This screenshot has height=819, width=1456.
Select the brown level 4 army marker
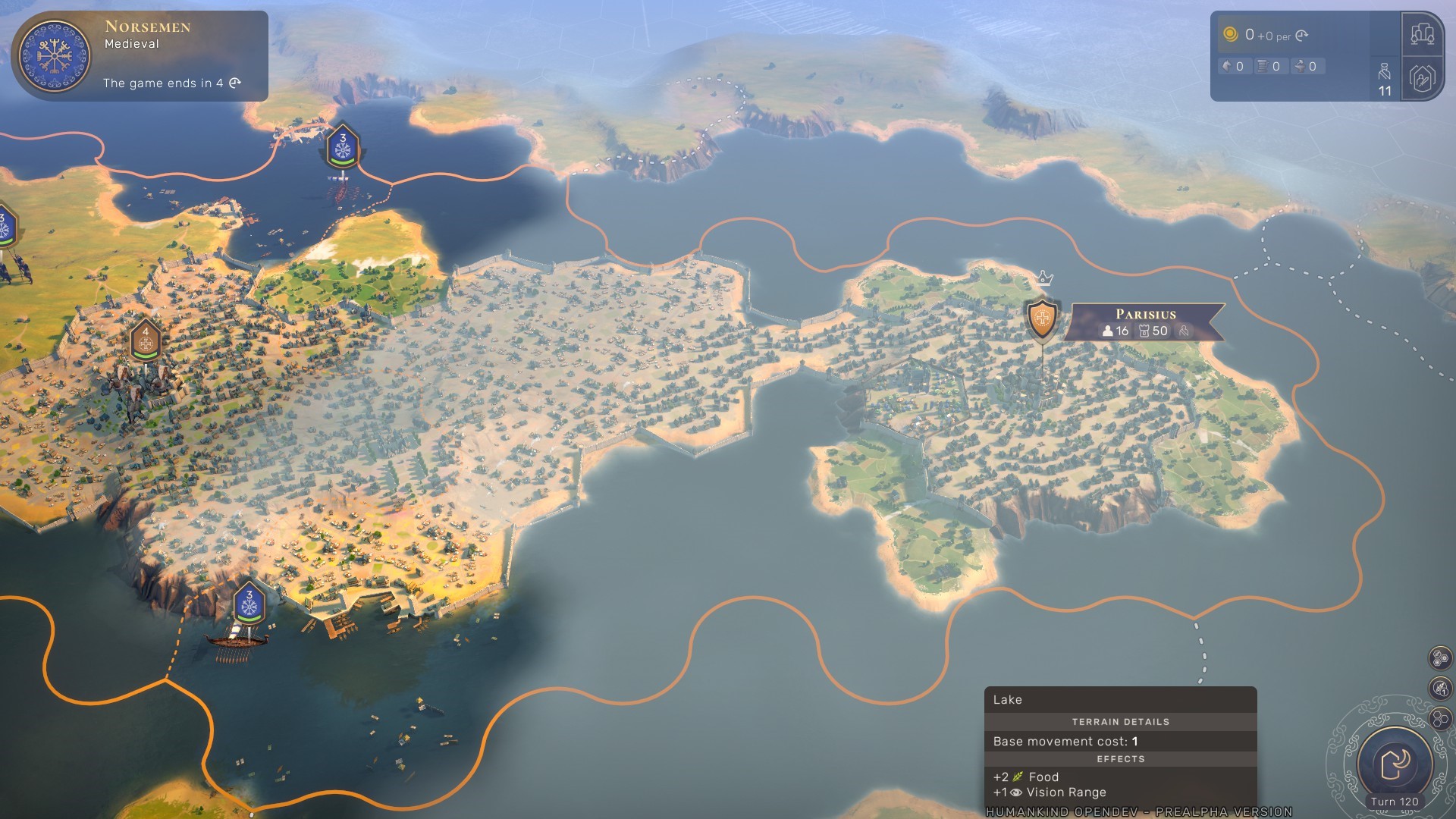coord(146,340)
